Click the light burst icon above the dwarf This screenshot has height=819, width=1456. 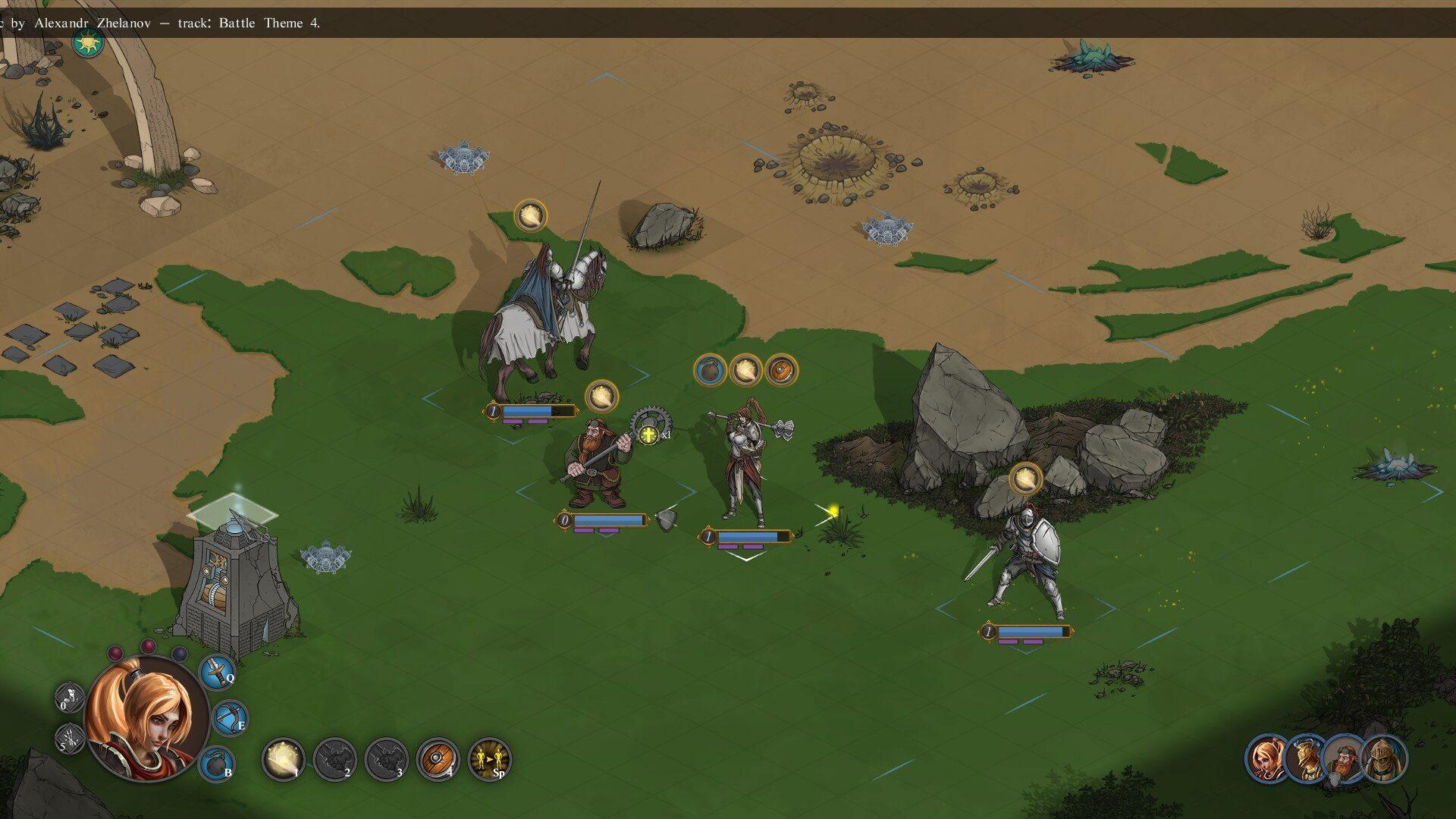point(601,396)
